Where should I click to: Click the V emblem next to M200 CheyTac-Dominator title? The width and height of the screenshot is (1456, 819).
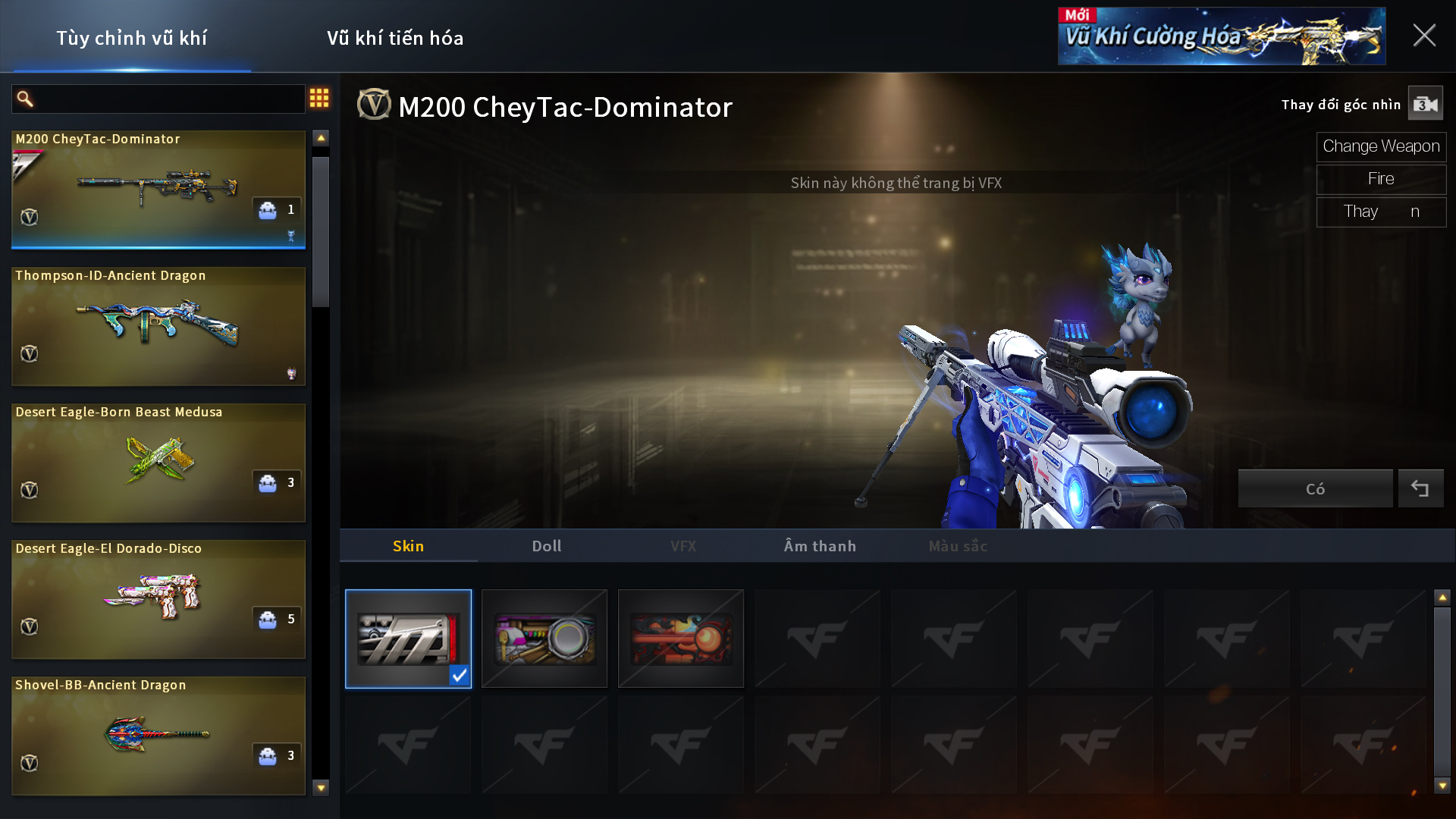(x=372, y=105)
